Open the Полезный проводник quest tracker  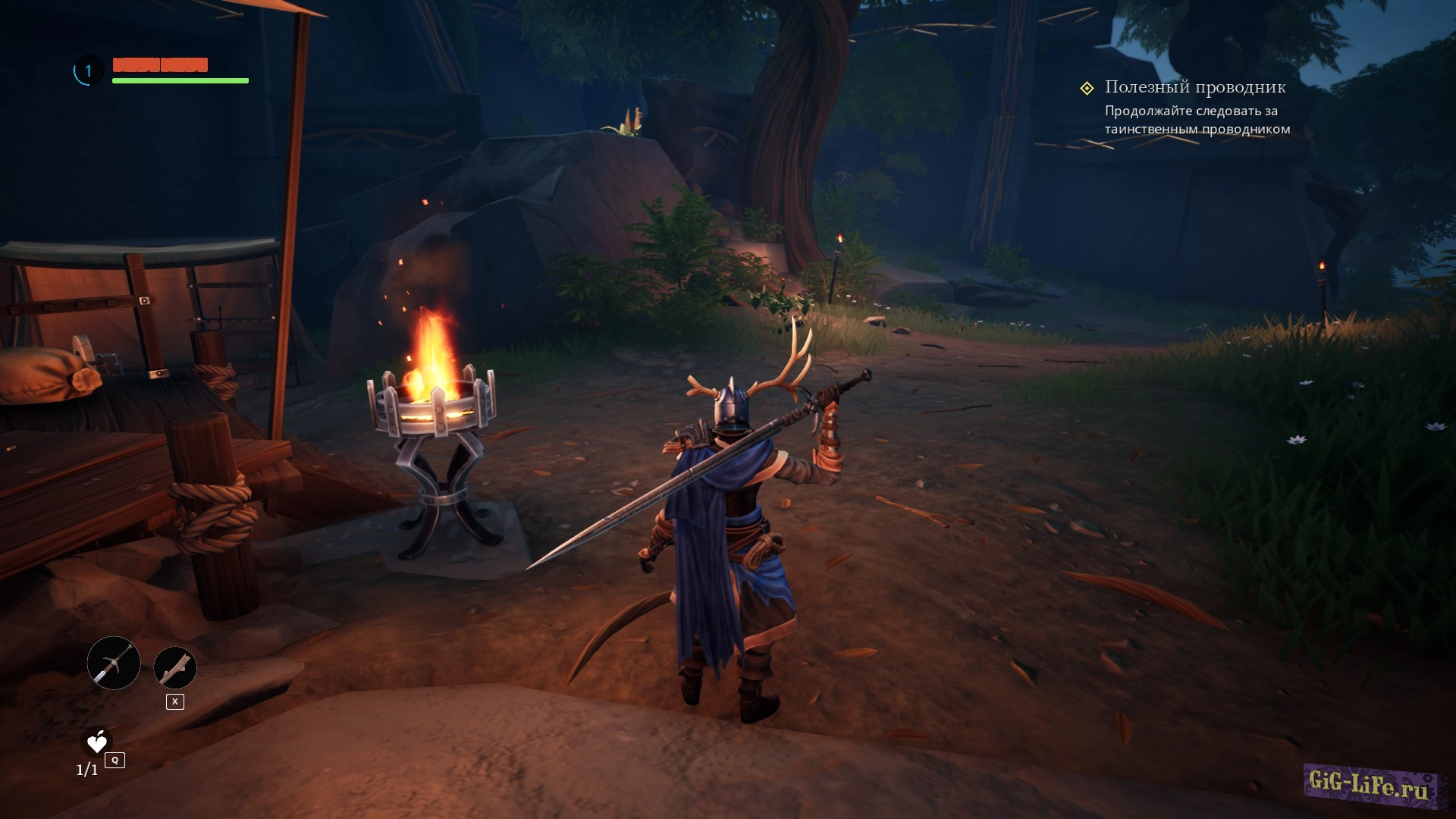pos(1194,87)
